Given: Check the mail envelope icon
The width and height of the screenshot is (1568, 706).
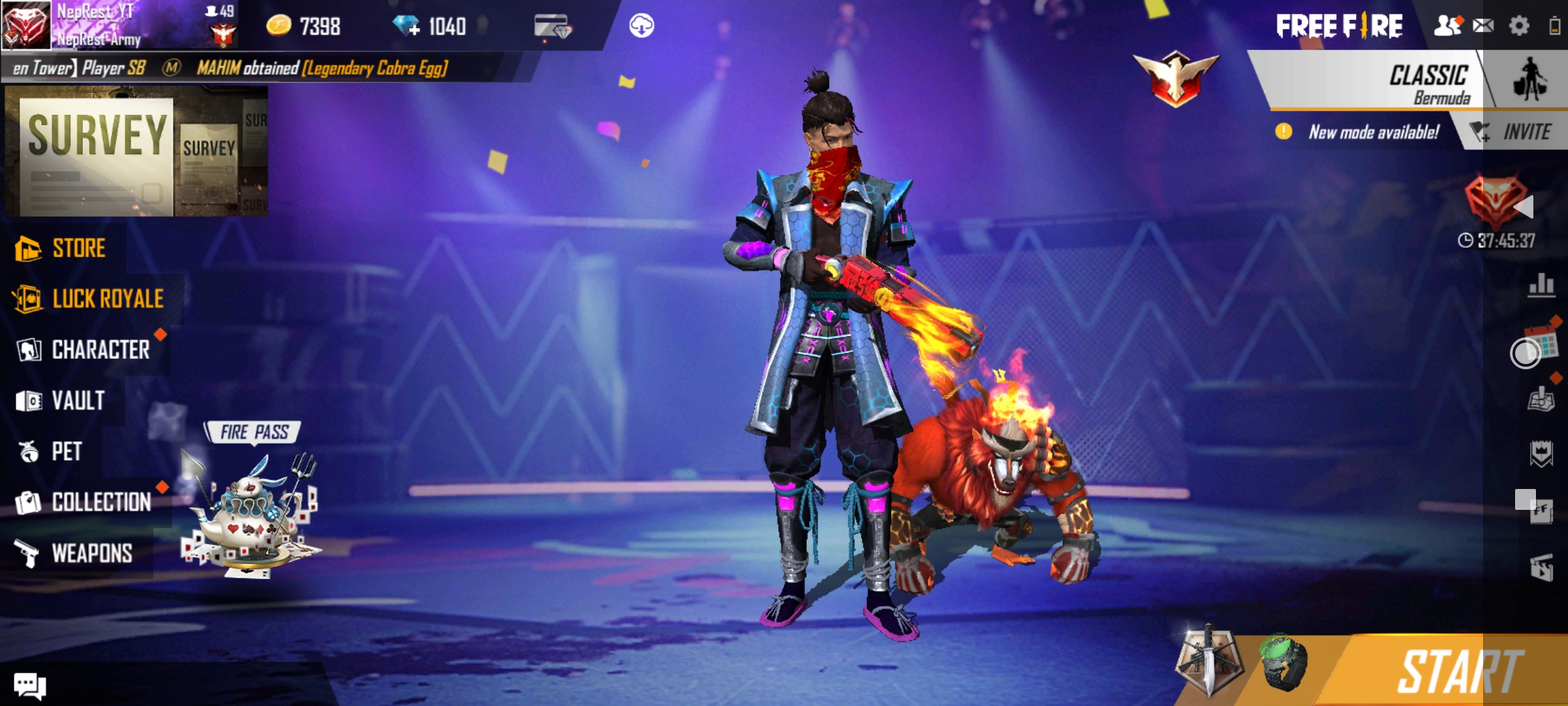Looking at the screenshot, I should coord(1483,26).
